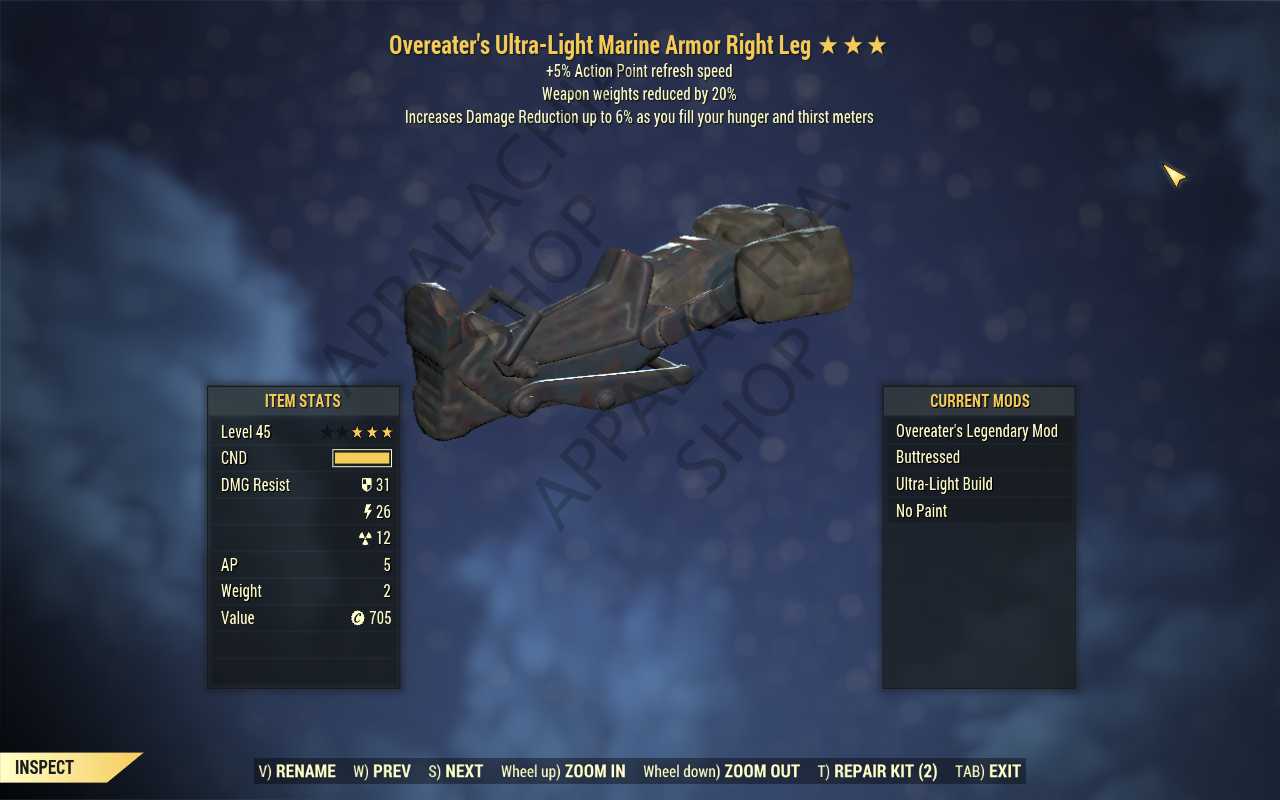1280x800 pixels.
Task: Click the rightmost gold star on the Level 45 row
Action: pos(388,431)
